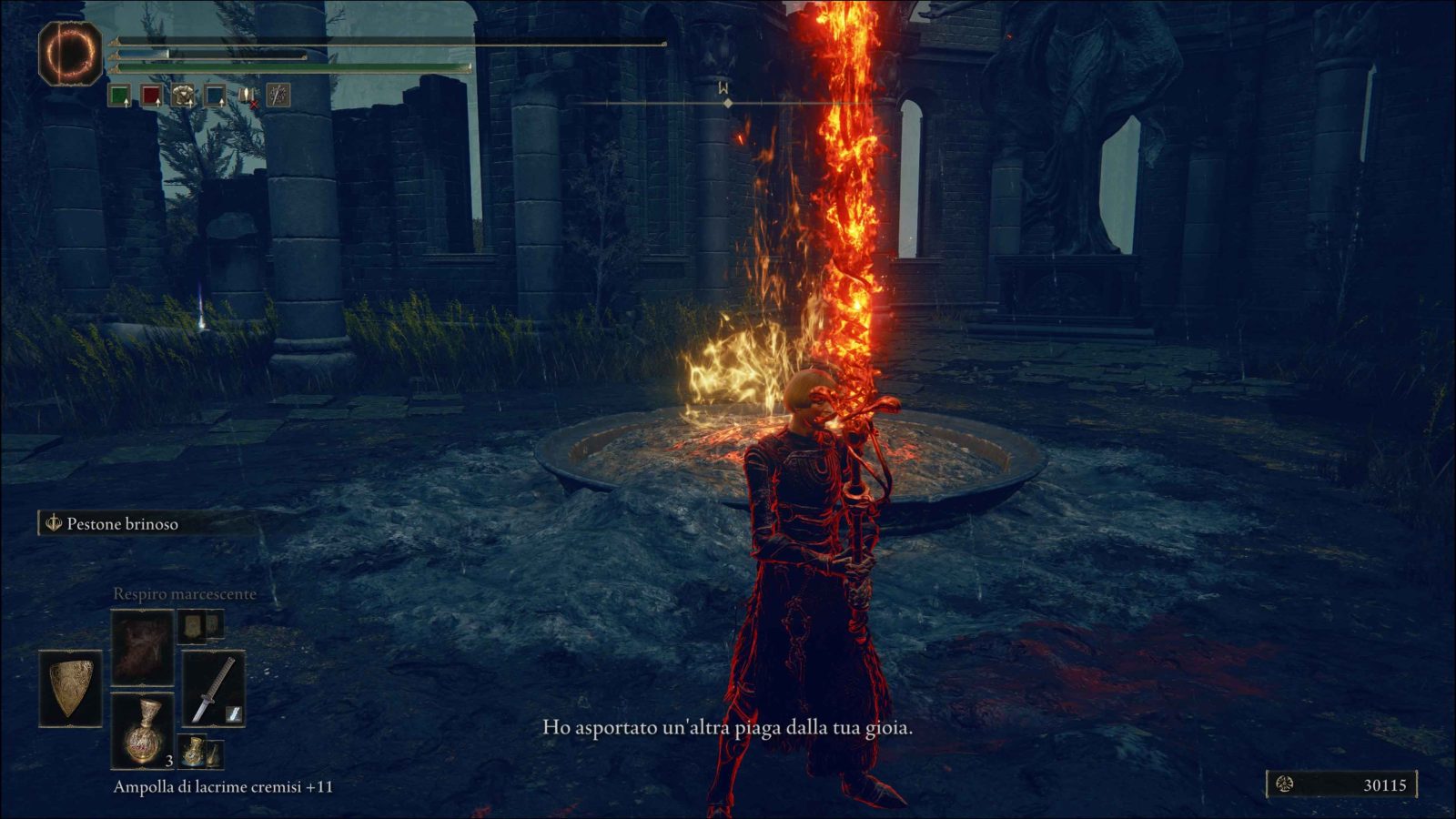Click the armor buff status icon
1456x819 pixels.
point(183,95)
